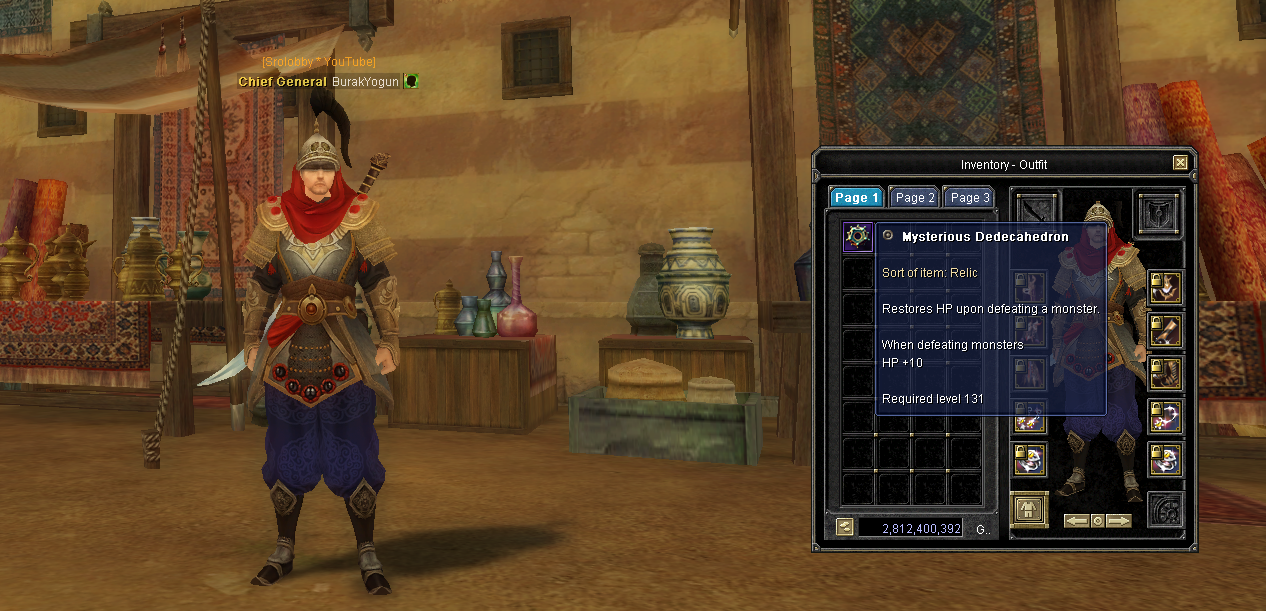Select the Mysterious Dedecahedron relic
Viewport: 1266px width, 611px height.
pyautogui.click(x=858, y=237)
